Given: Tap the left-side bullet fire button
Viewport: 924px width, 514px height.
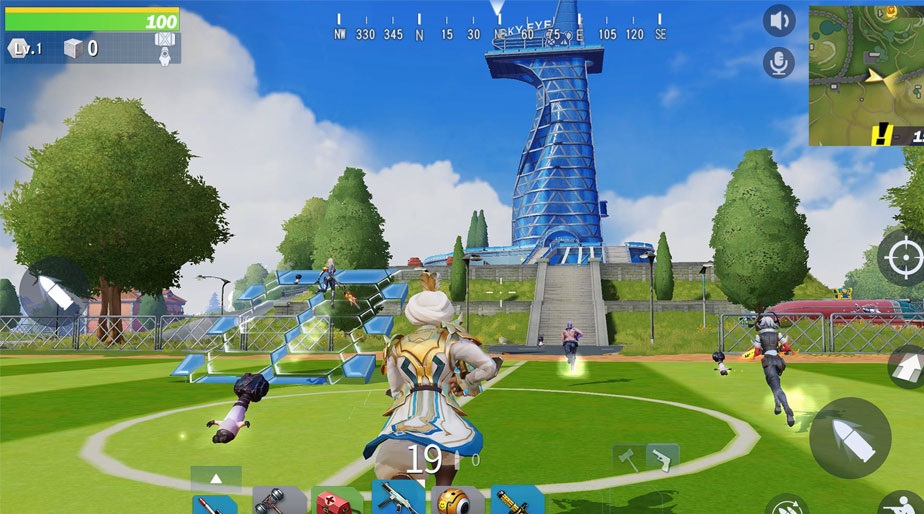Looking at the screenshot, I should point(53,292).
